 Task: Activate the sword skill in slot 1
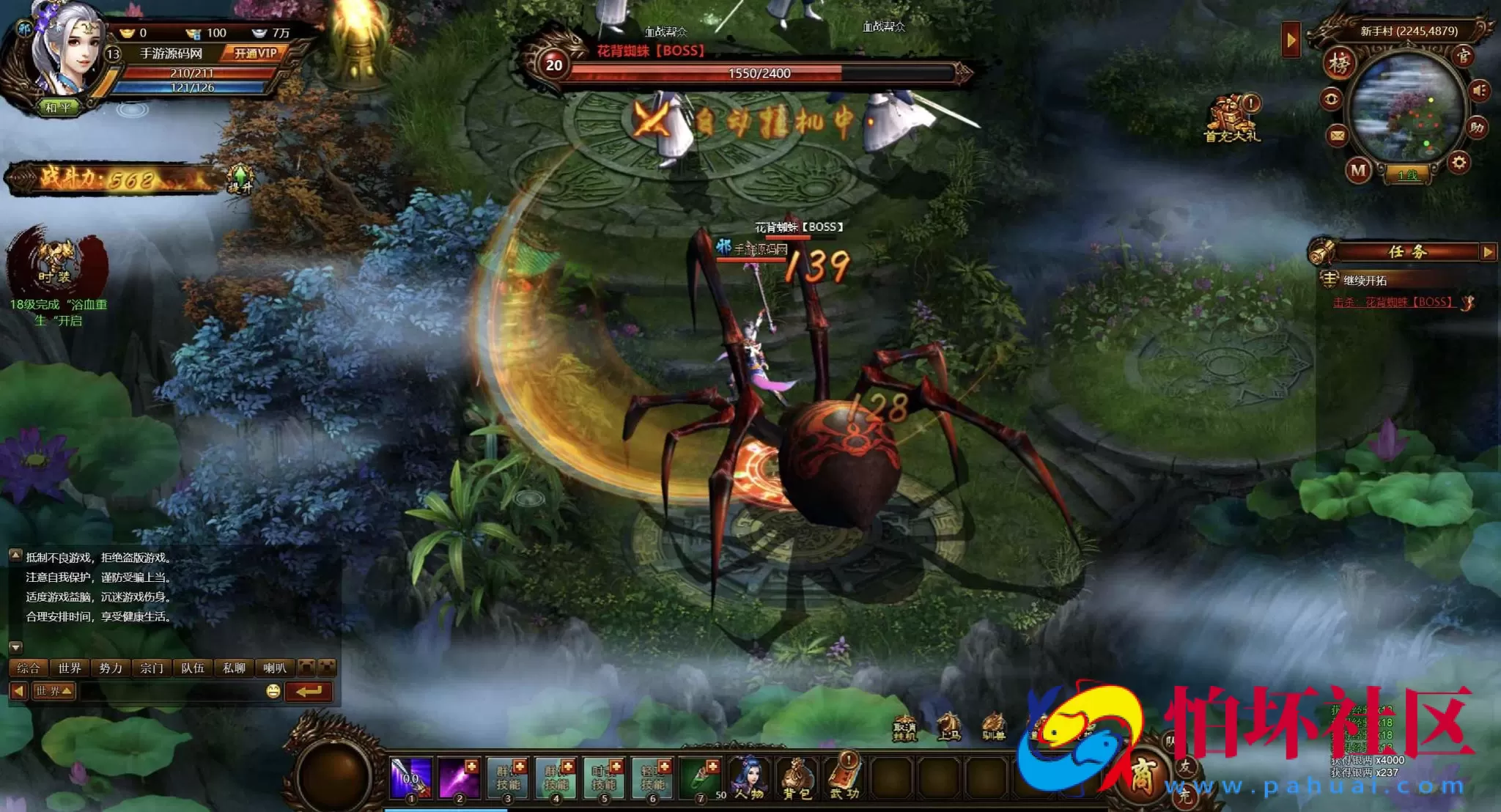410,778
